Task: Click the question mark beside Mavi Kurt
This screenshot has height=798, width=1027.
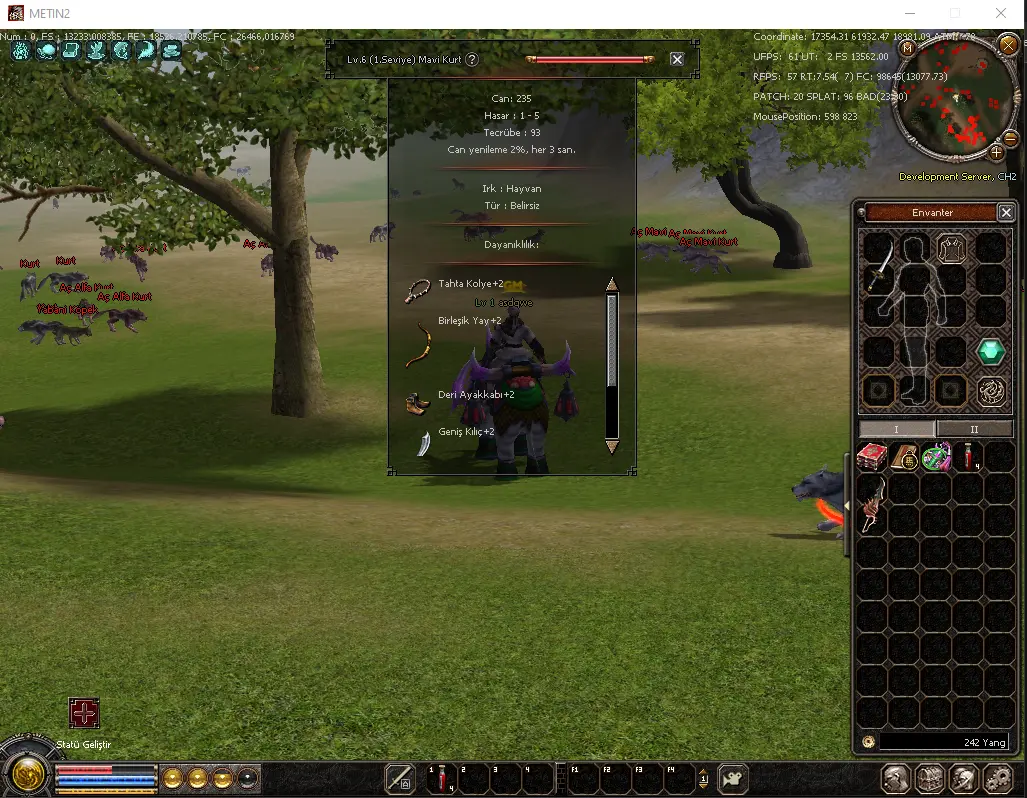Action: [472, 59]
